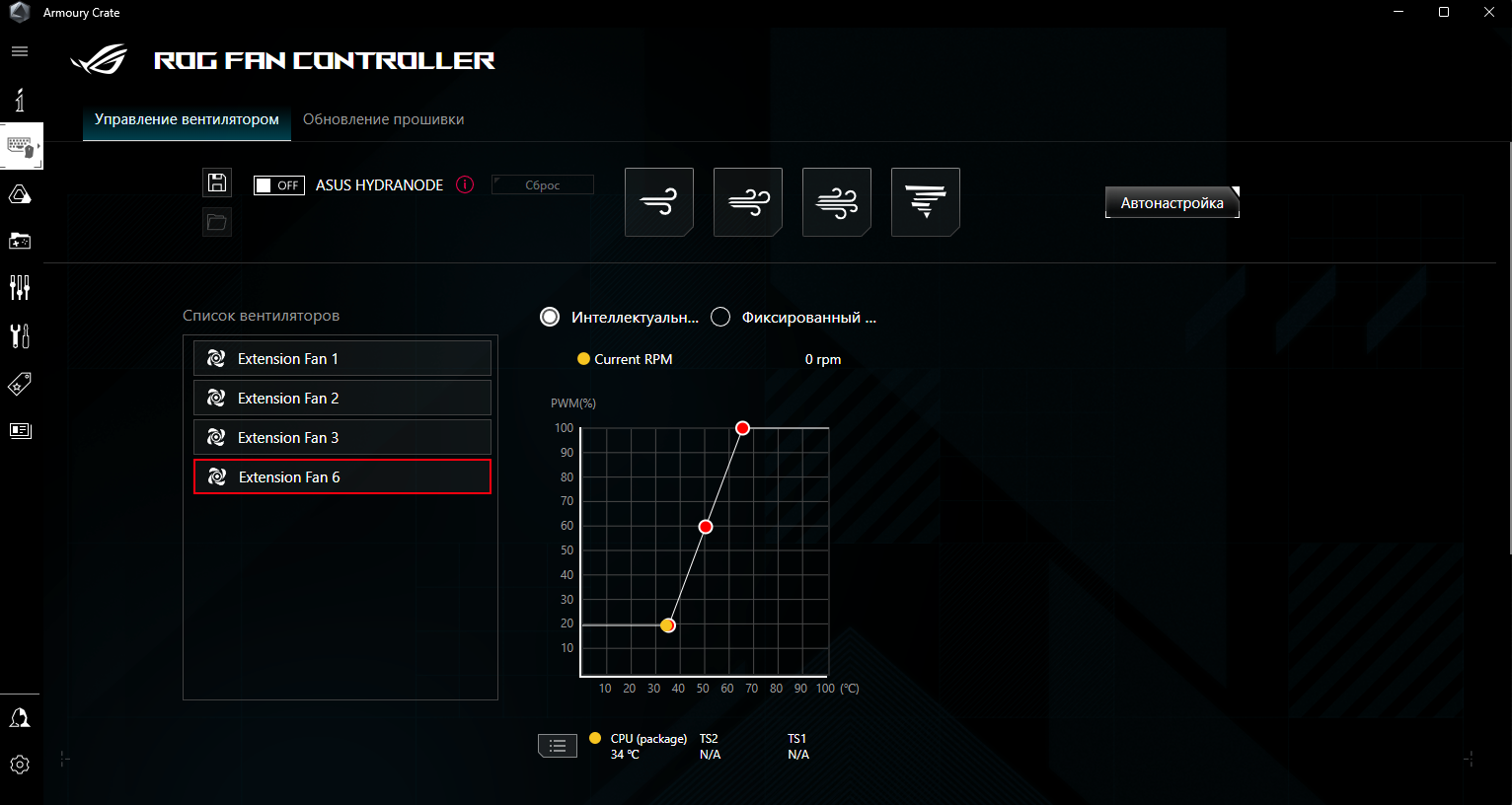
Task: Click the Aura Sync icon in the sidebar
Action: (x=20, y=194)
